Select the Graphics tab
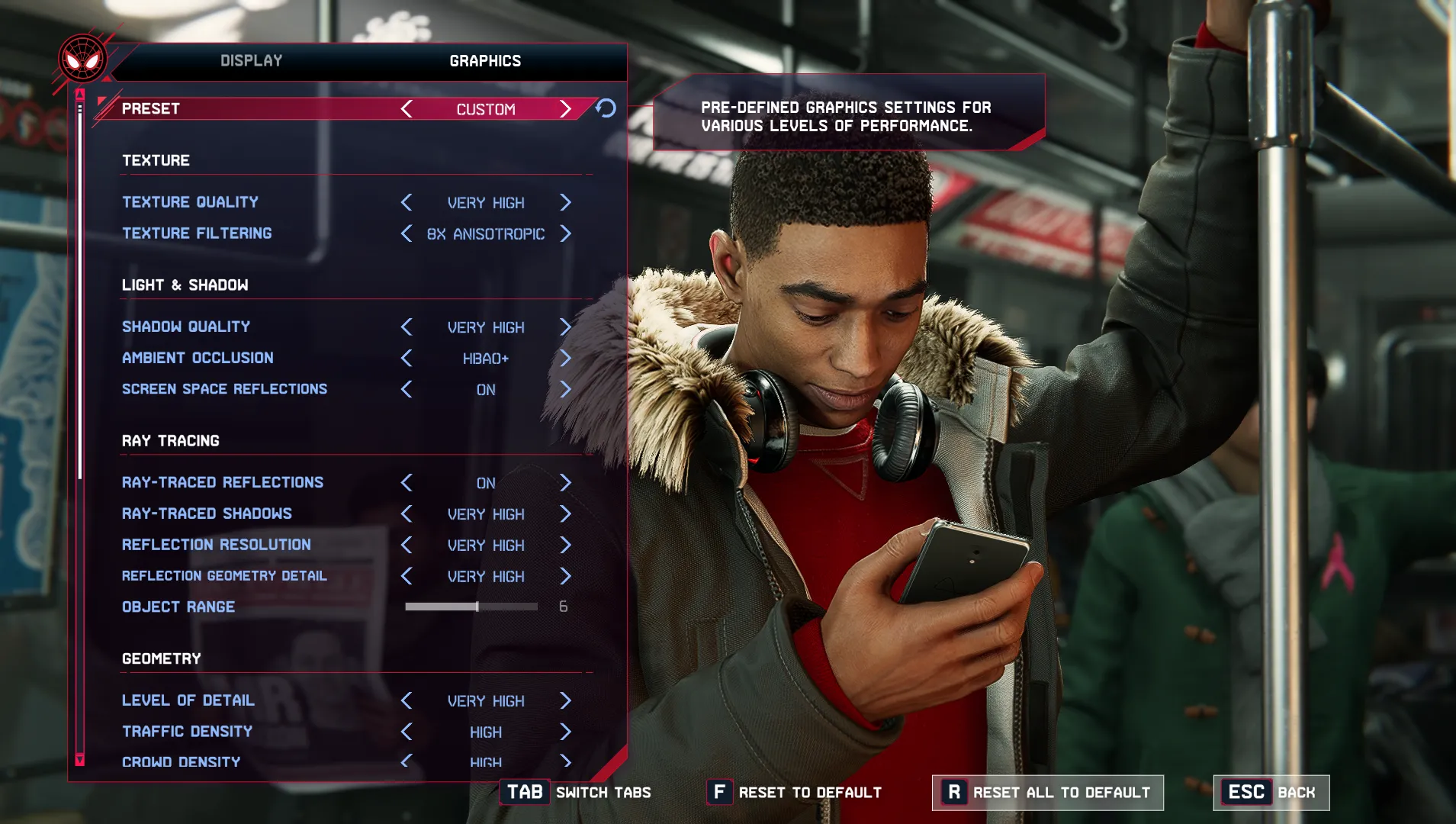The image size is (1456, 824). click(x=485, y=61)
